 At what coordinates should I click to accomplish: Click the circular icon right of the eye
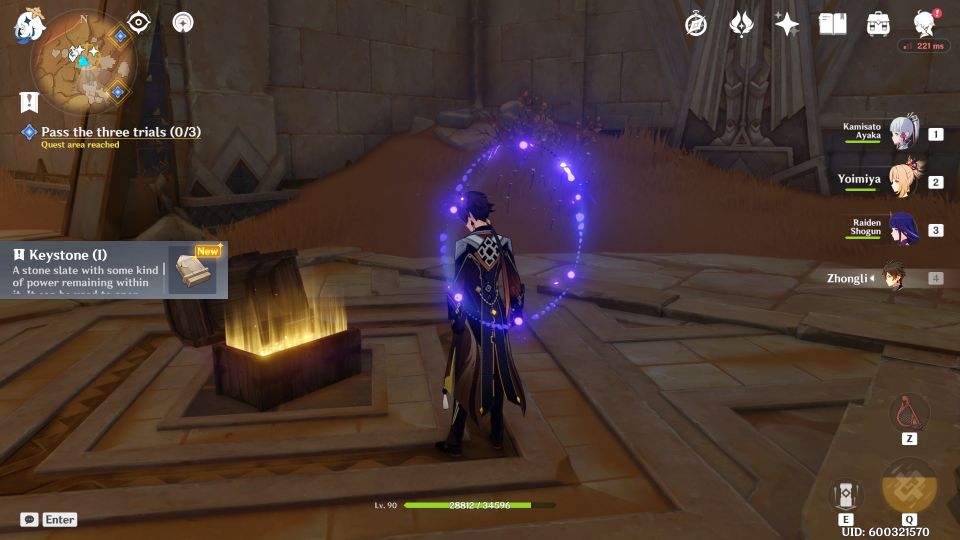(x=183, y=23)
